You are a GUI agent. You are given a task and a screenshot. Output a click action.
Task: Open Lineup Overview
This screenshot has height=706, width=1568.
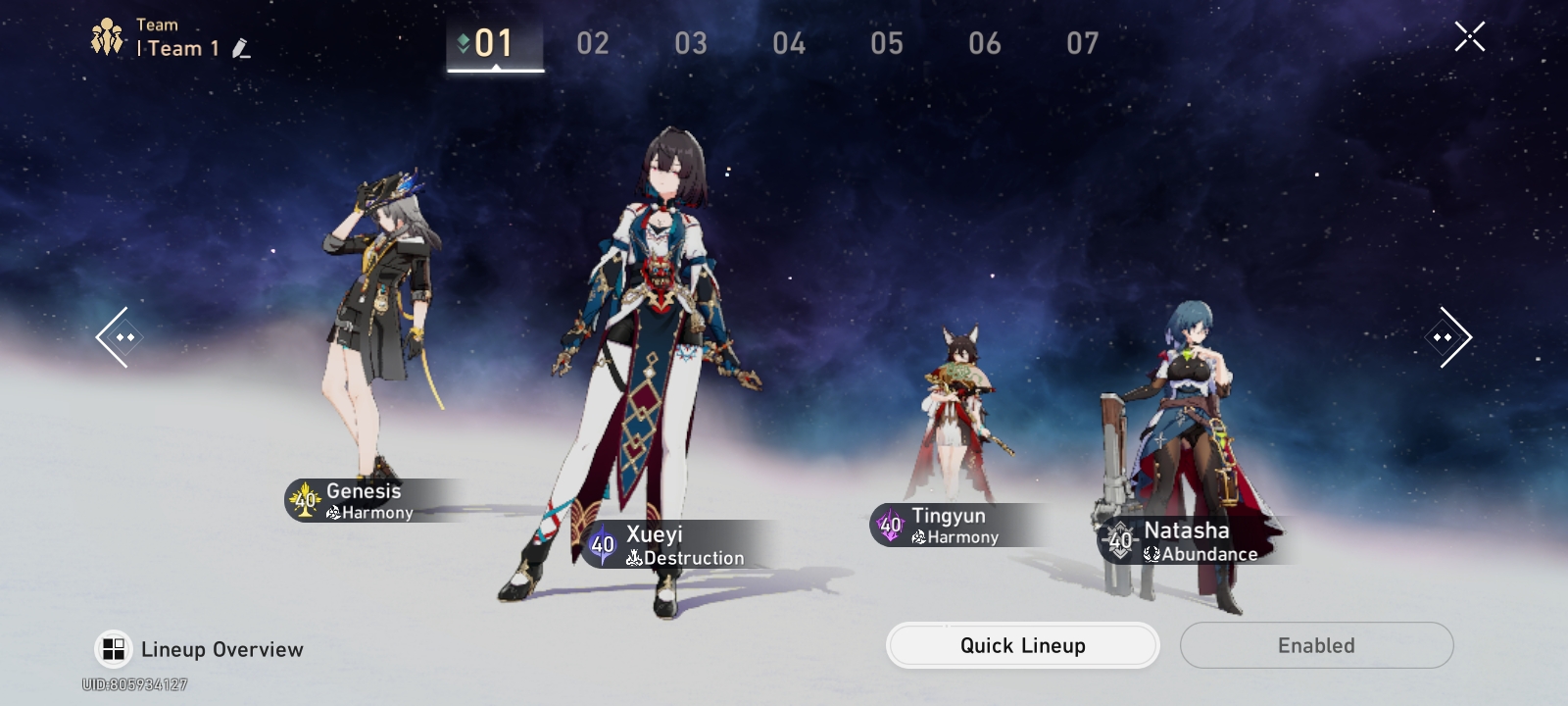click(199, 649)
